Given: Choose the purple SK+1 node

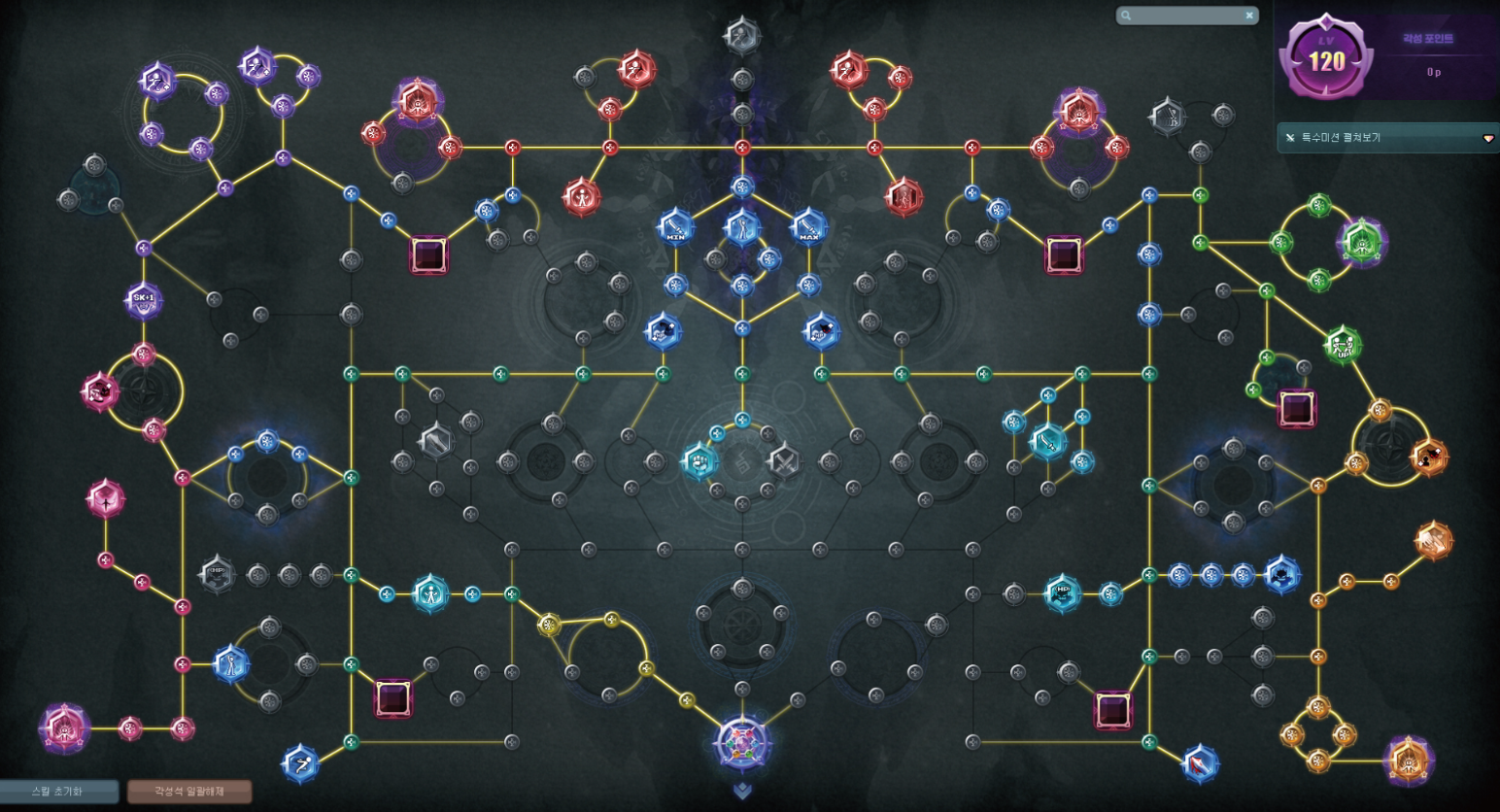Looking at the screenshot, I should (x=144, y=299).
